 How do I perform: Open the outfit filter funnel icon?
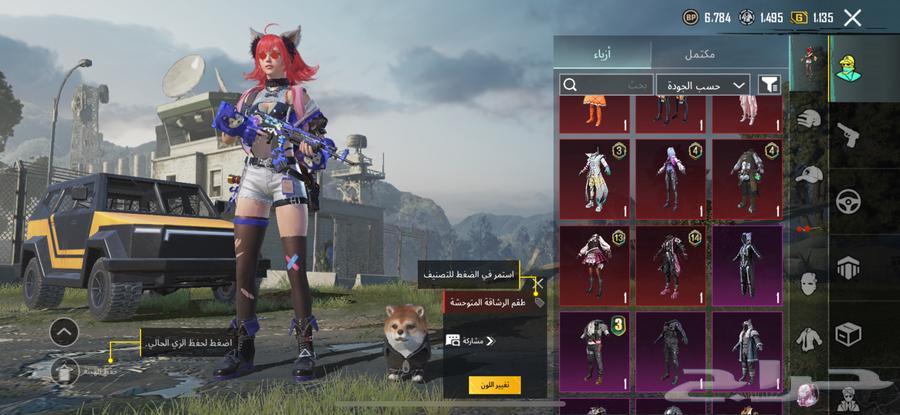click(770, 85)
